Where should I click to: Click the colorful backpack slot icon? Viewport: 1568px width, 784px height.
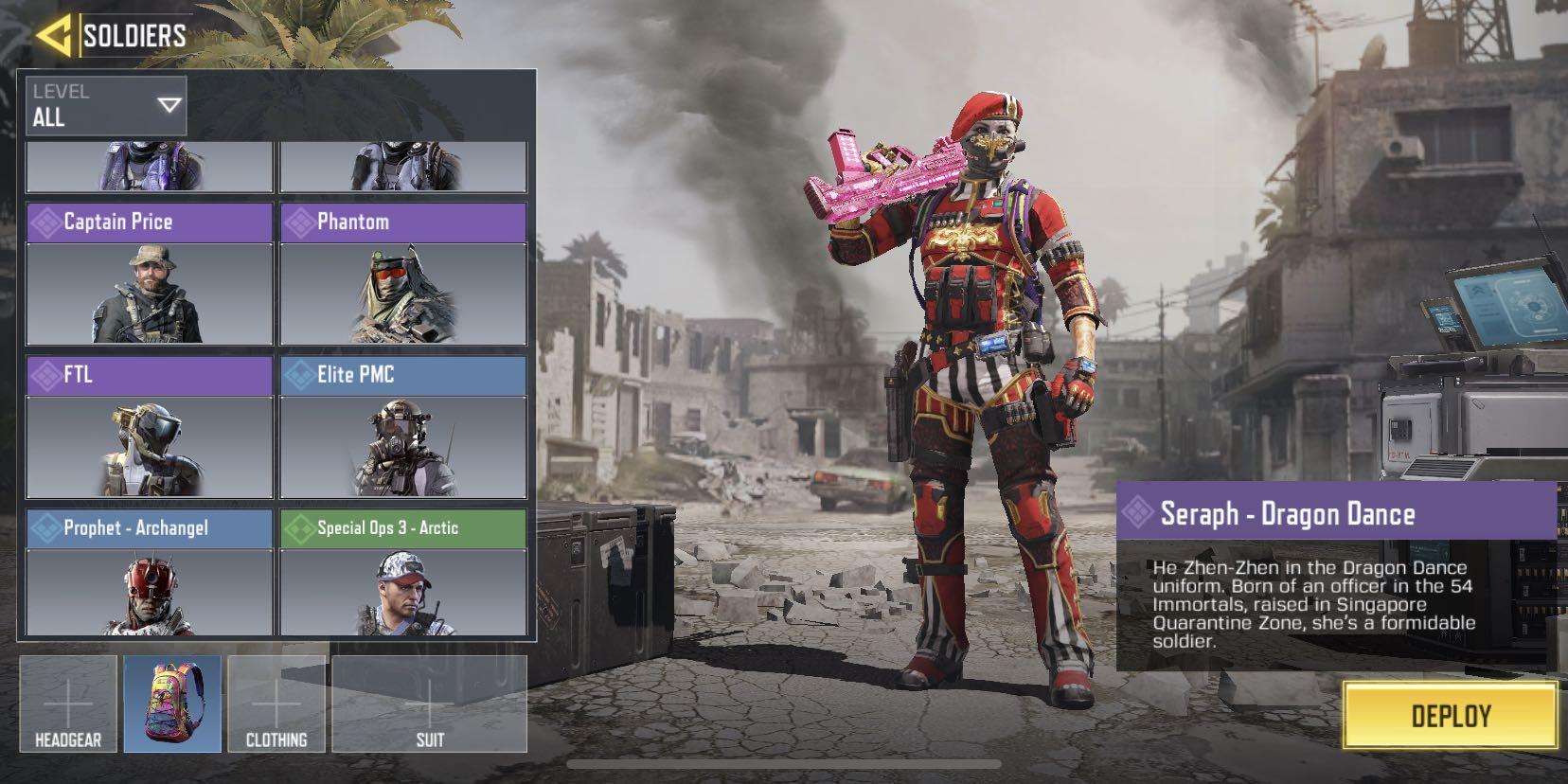tap(172, 704)
